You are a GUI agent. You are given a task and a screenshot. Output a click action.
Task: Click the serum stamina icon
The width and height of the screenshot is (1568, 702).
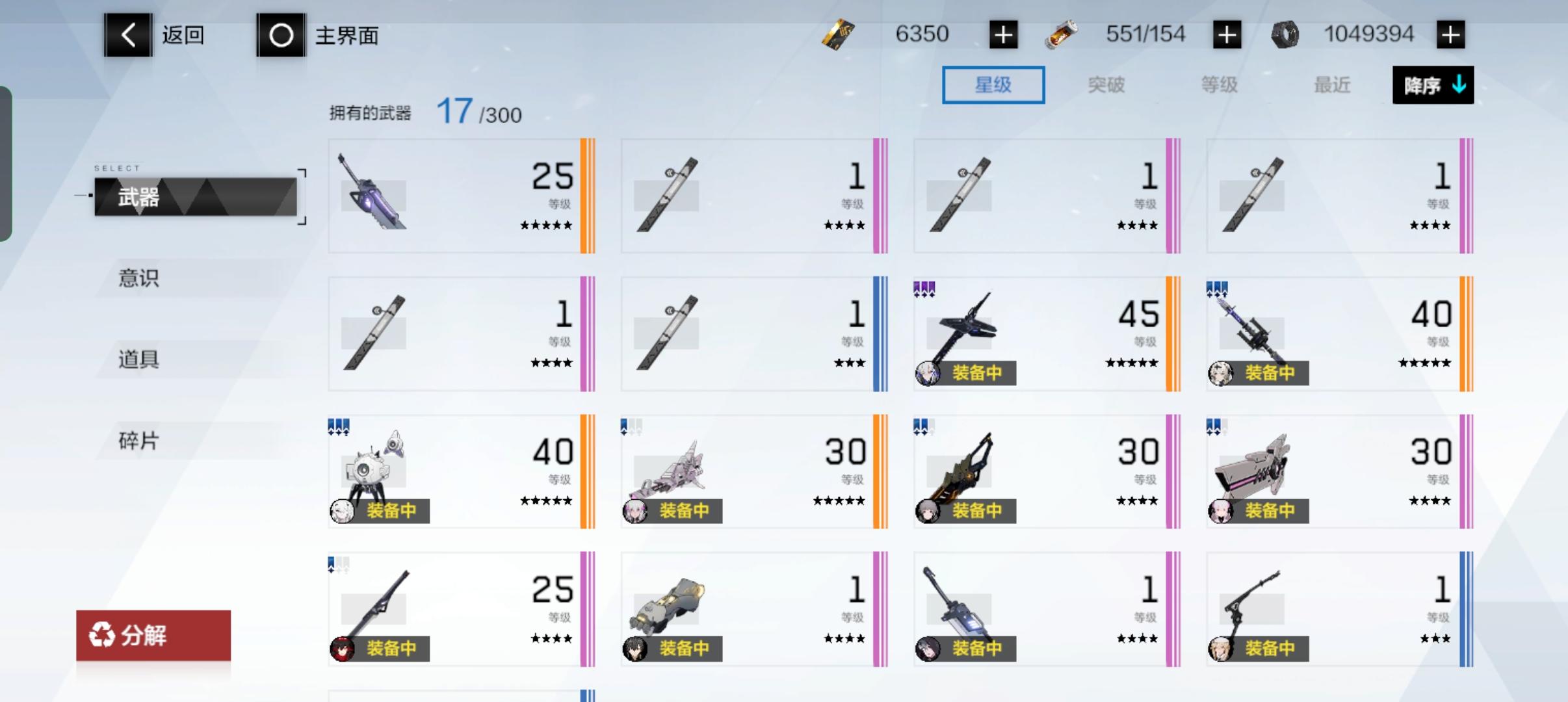1062,34
